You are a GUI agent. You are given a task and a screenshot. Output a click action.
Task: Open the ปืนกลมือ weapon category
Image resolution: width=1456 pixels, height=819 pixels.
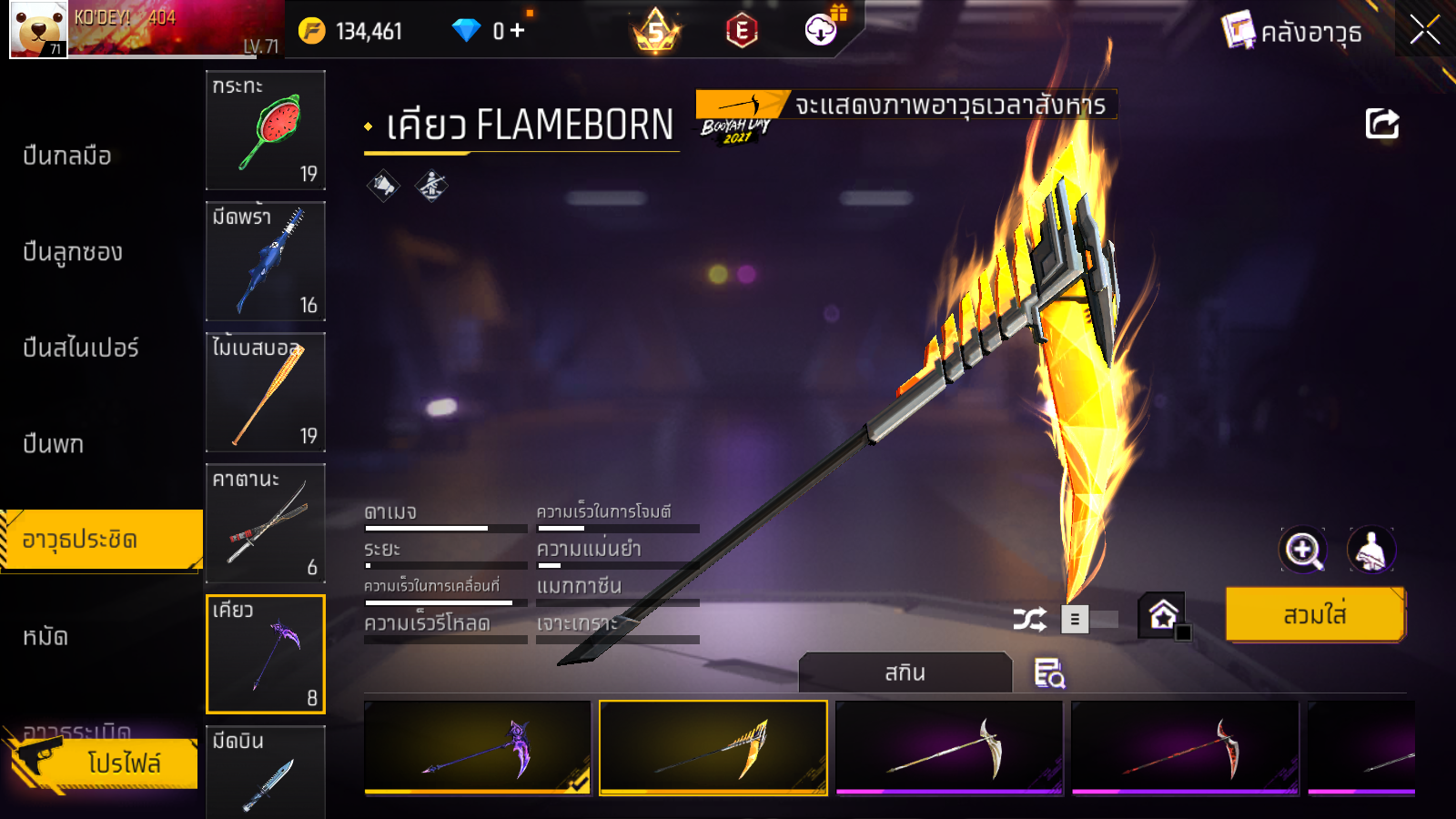(x=67, y=156)
